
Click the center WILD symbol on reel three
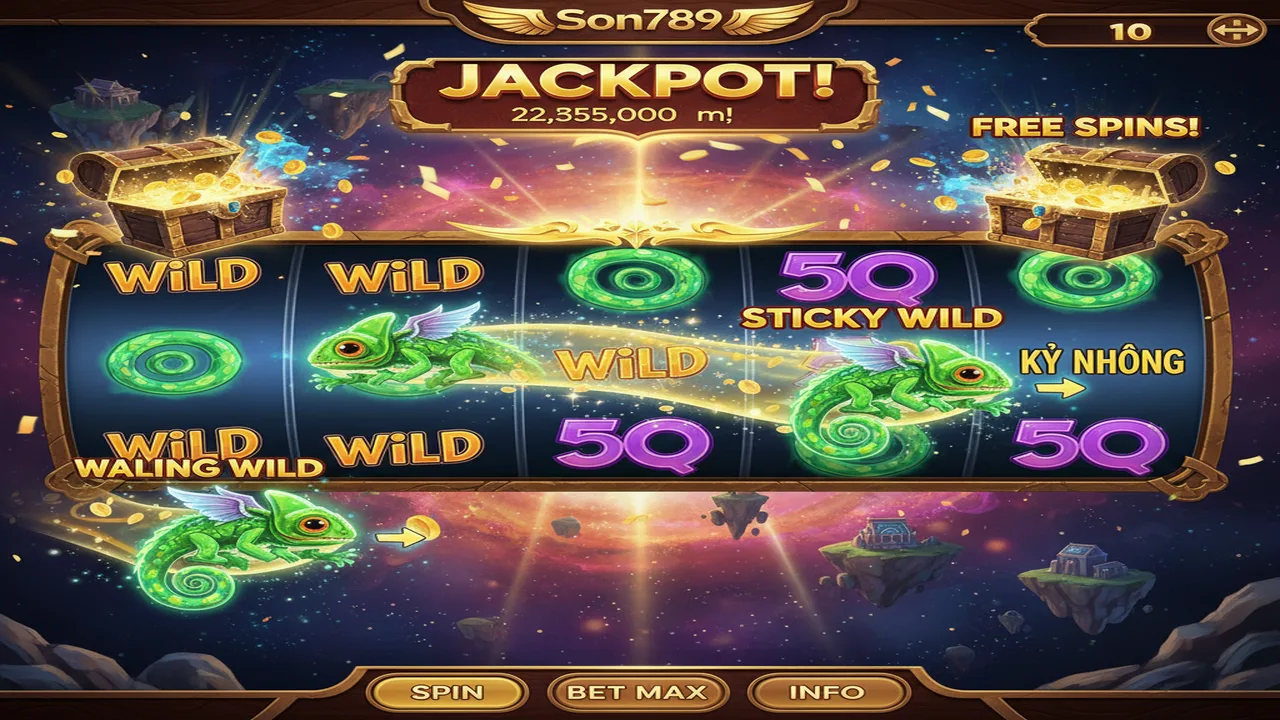[628, 364]
